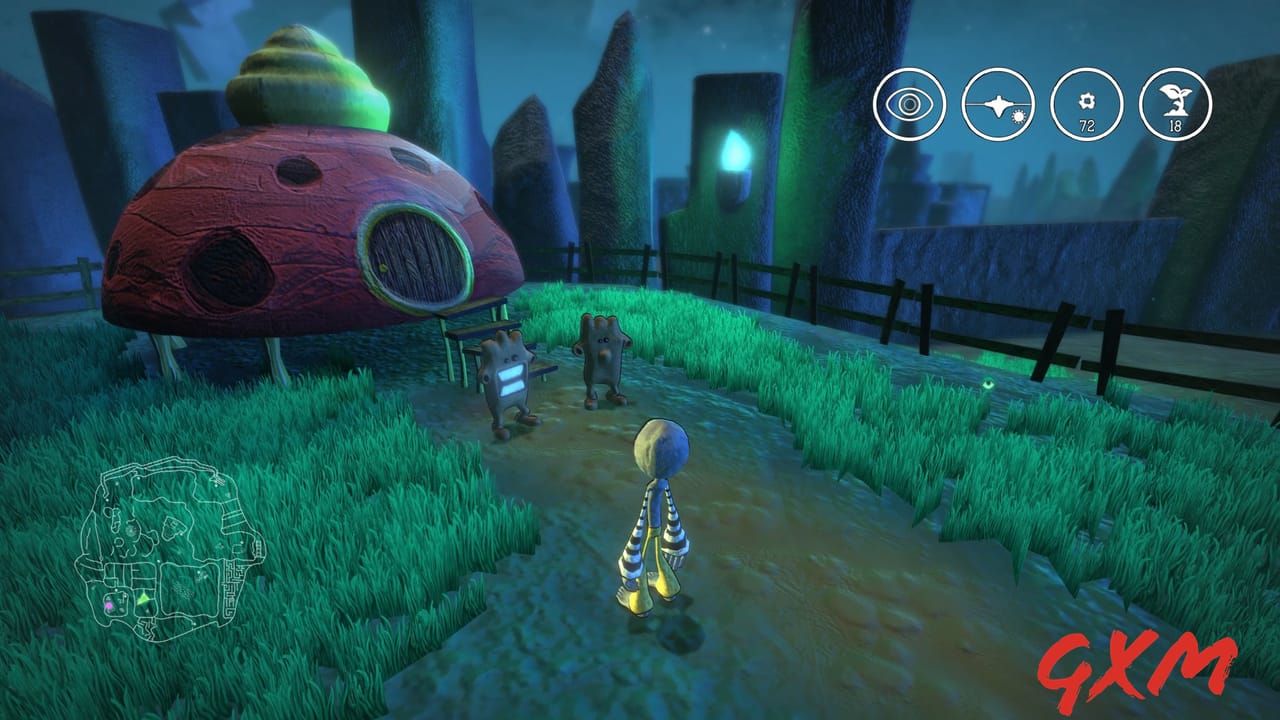Open the round wooden door of the red hut

pos(412,253)
